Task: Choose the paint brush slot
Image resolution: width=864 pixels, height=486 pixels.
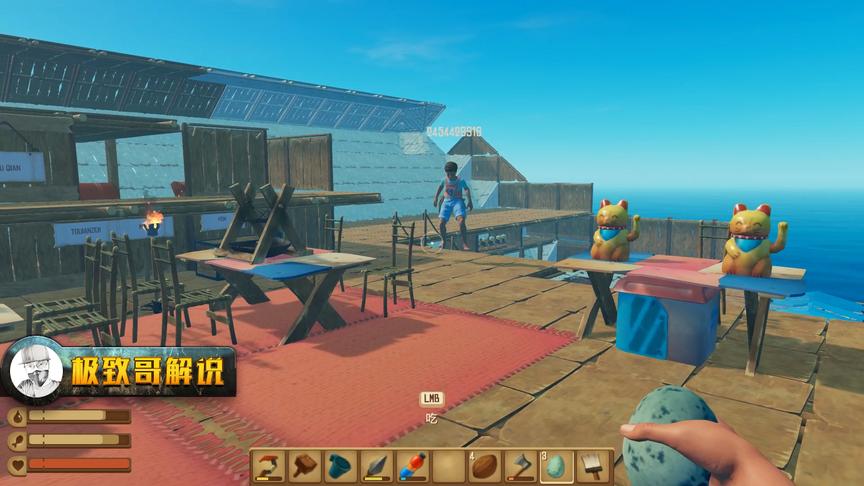Action: tap(593, 466)
